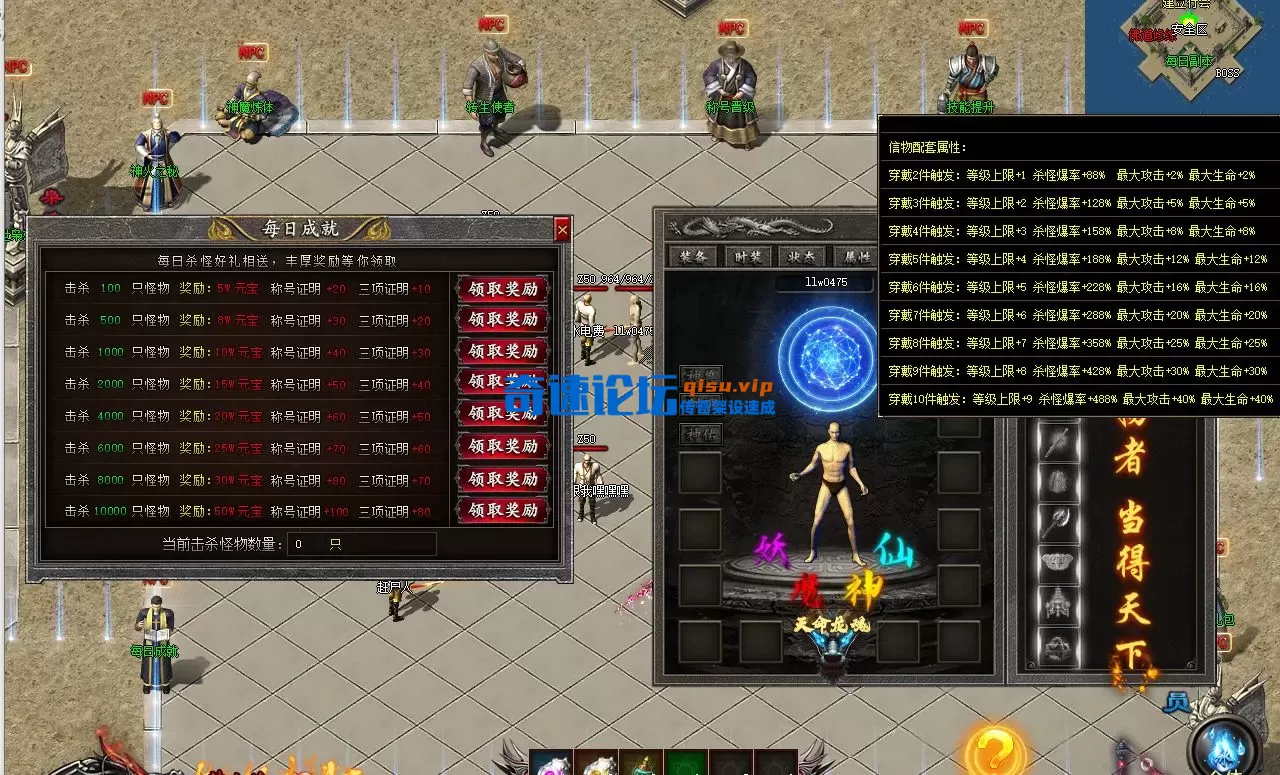Screen dimensions: 1280x775
Task: Select the pagoda token slot
Action: tap(1058, 604)
